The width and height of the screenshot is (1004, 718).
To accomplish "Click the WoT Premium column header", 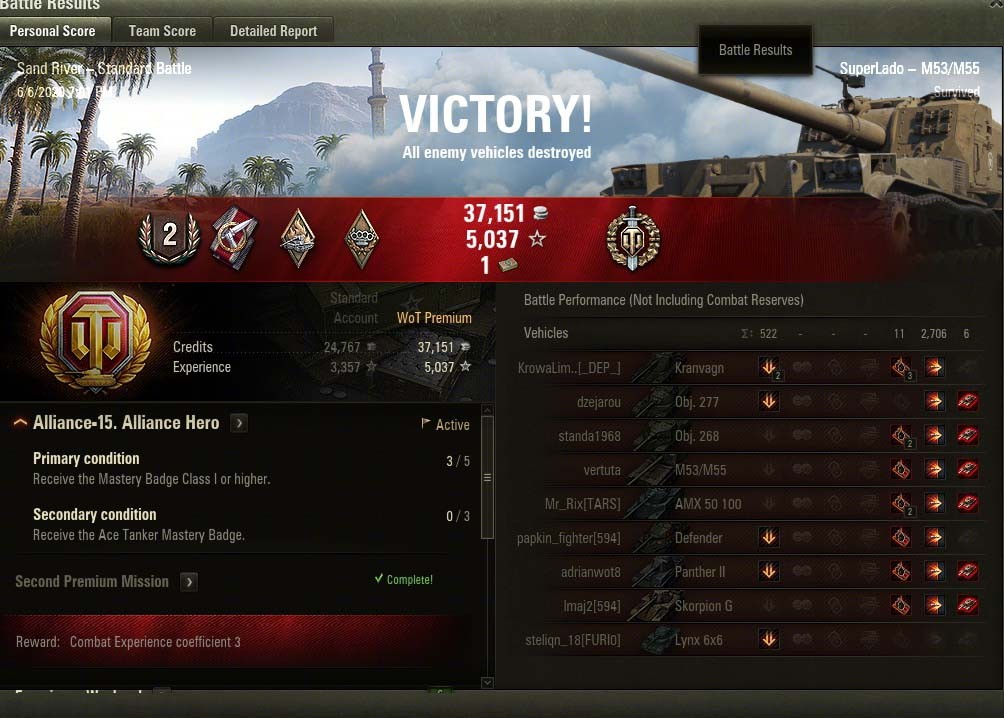I will 433,318.
